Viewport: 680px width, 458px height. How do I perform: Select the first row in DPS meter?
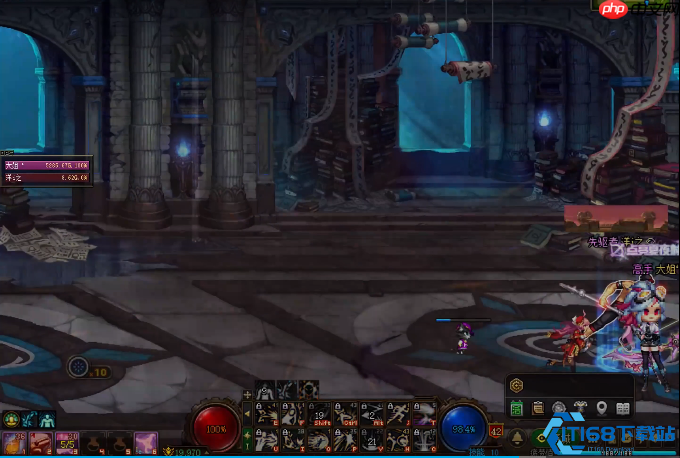(47, 165)
